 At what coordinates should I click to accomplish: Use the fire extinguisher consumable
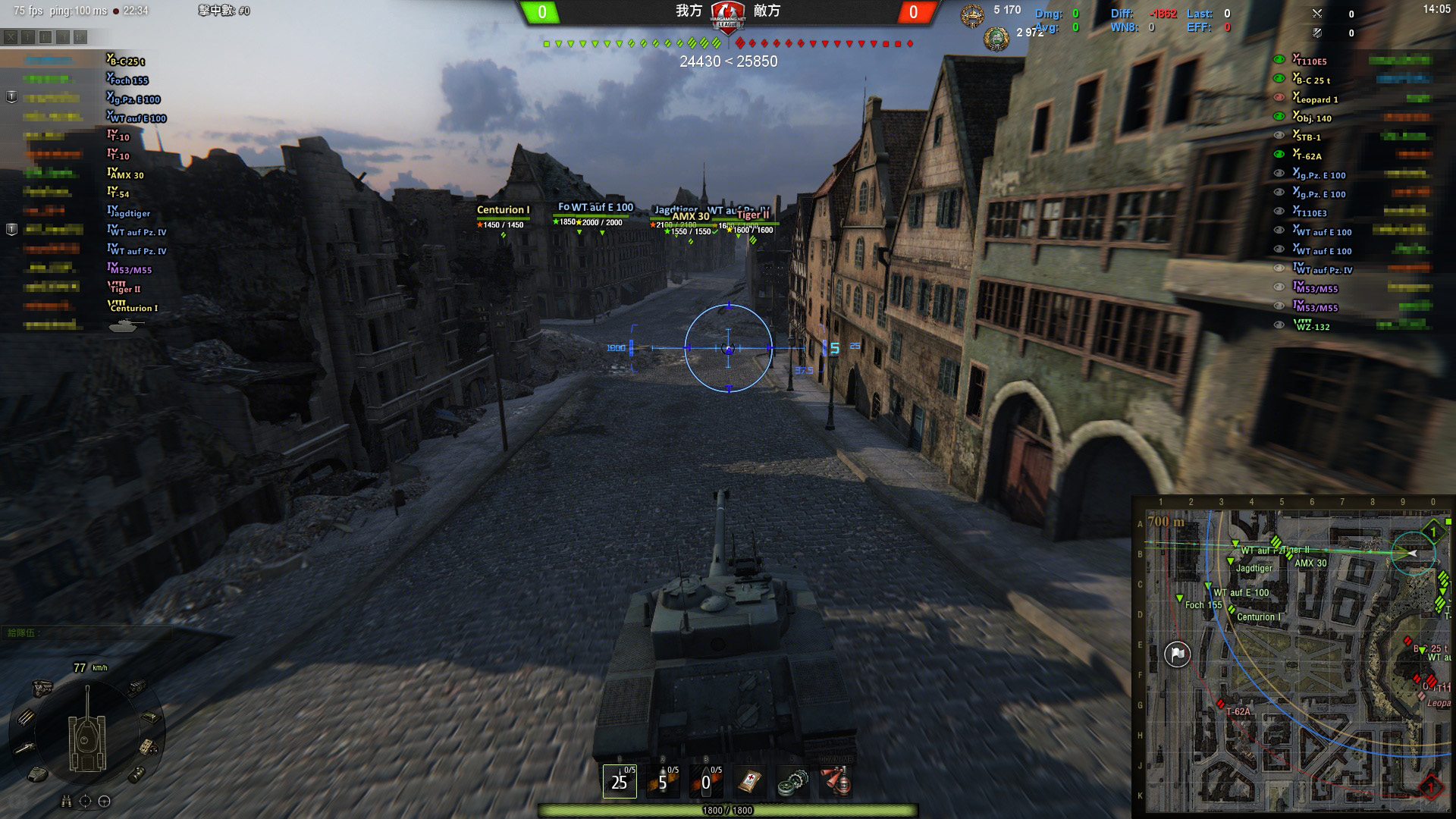[x=836, y=781]
